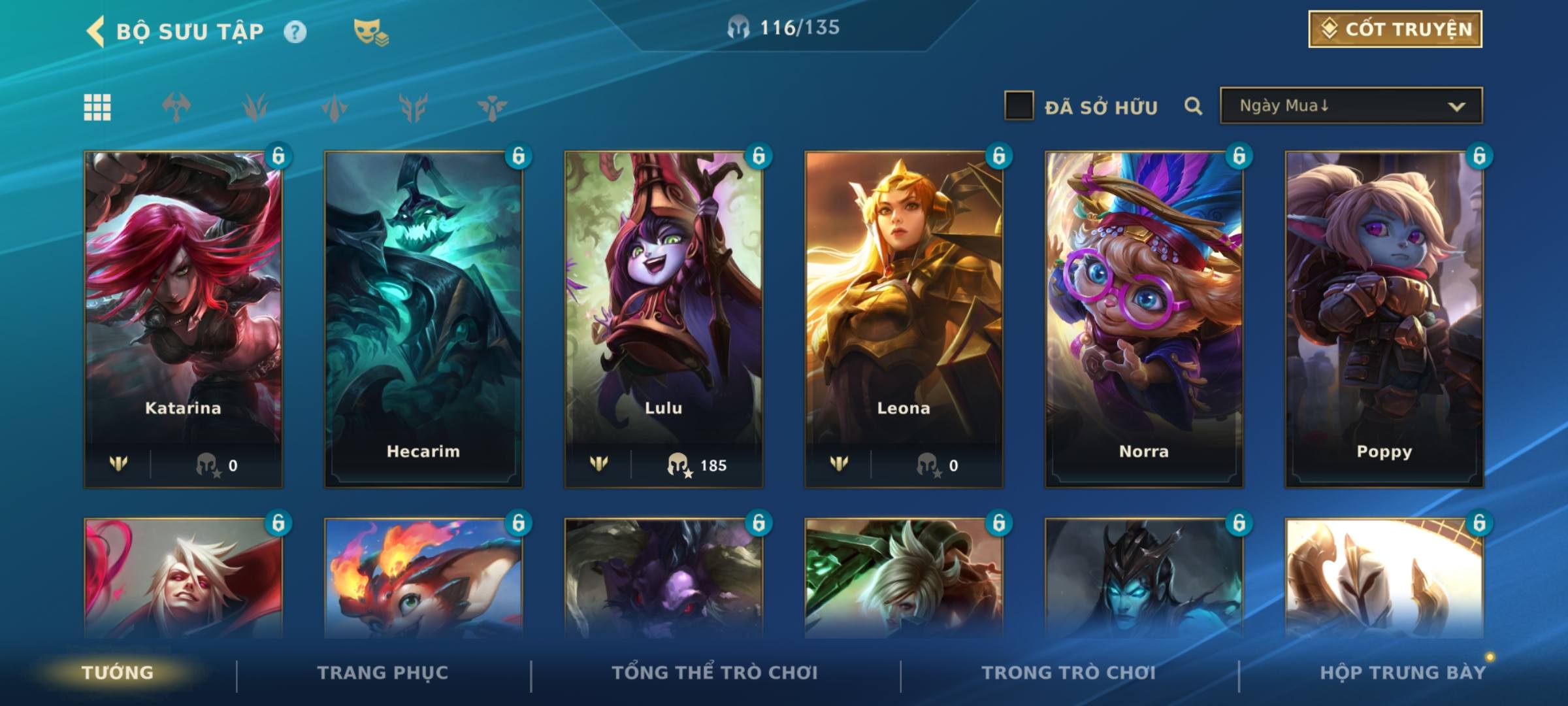Image resolution: width=1568 pixels, height=706 pixels.
Task: Open the Tổng Thể Trò Chơi tab
Action: tap(715, 673)
